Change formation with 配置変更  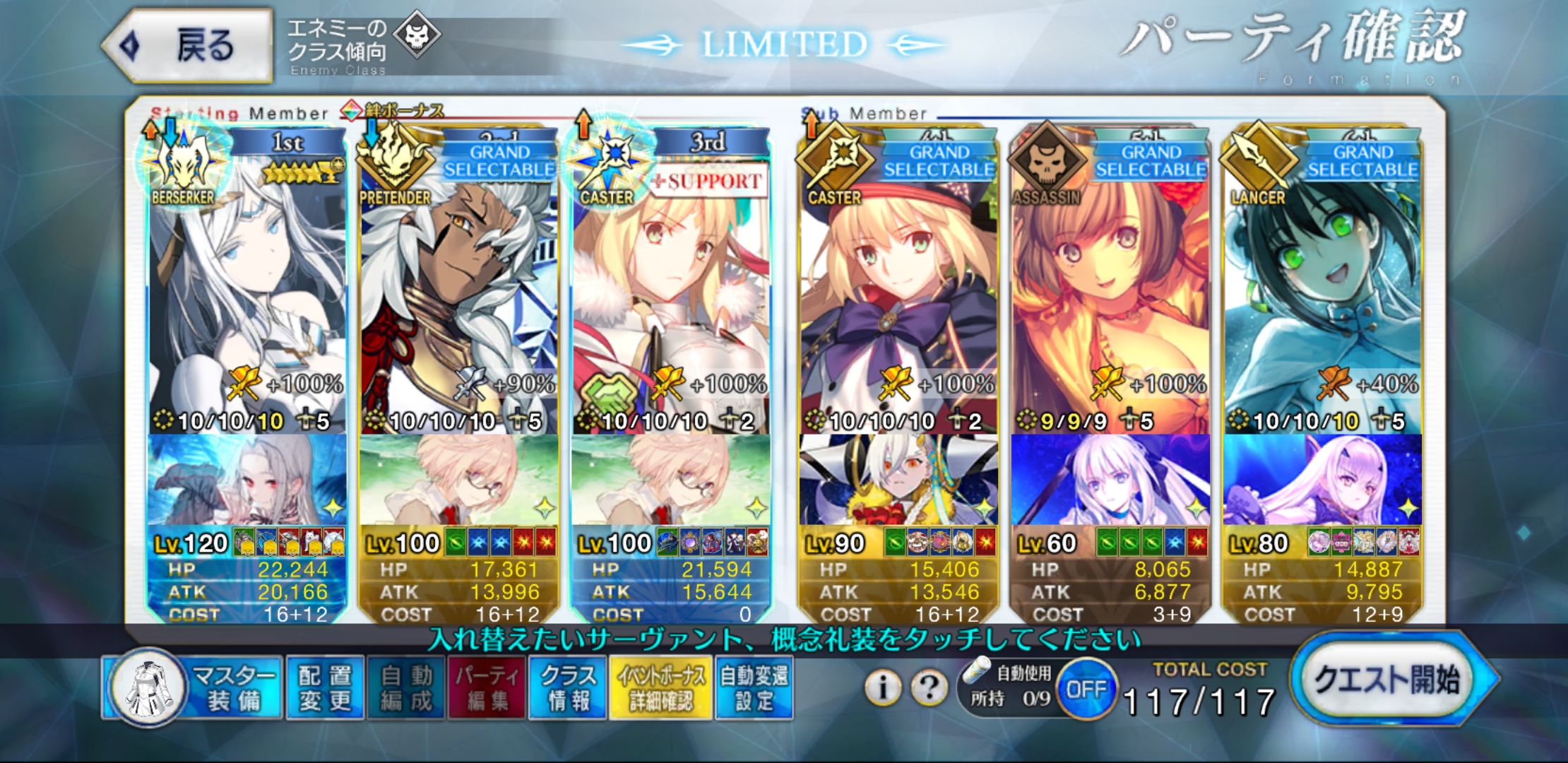pyautogui.click(x=325, y=688)
